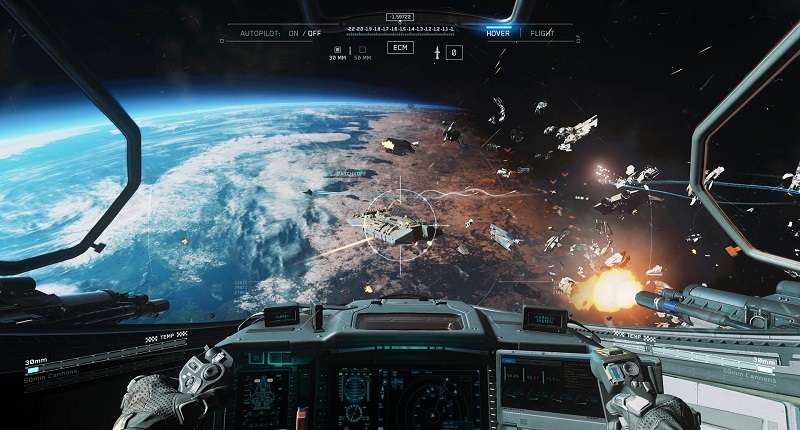Activate the ECM countermeasure
This screenshot has height=430, width=800.
(400, 48)
